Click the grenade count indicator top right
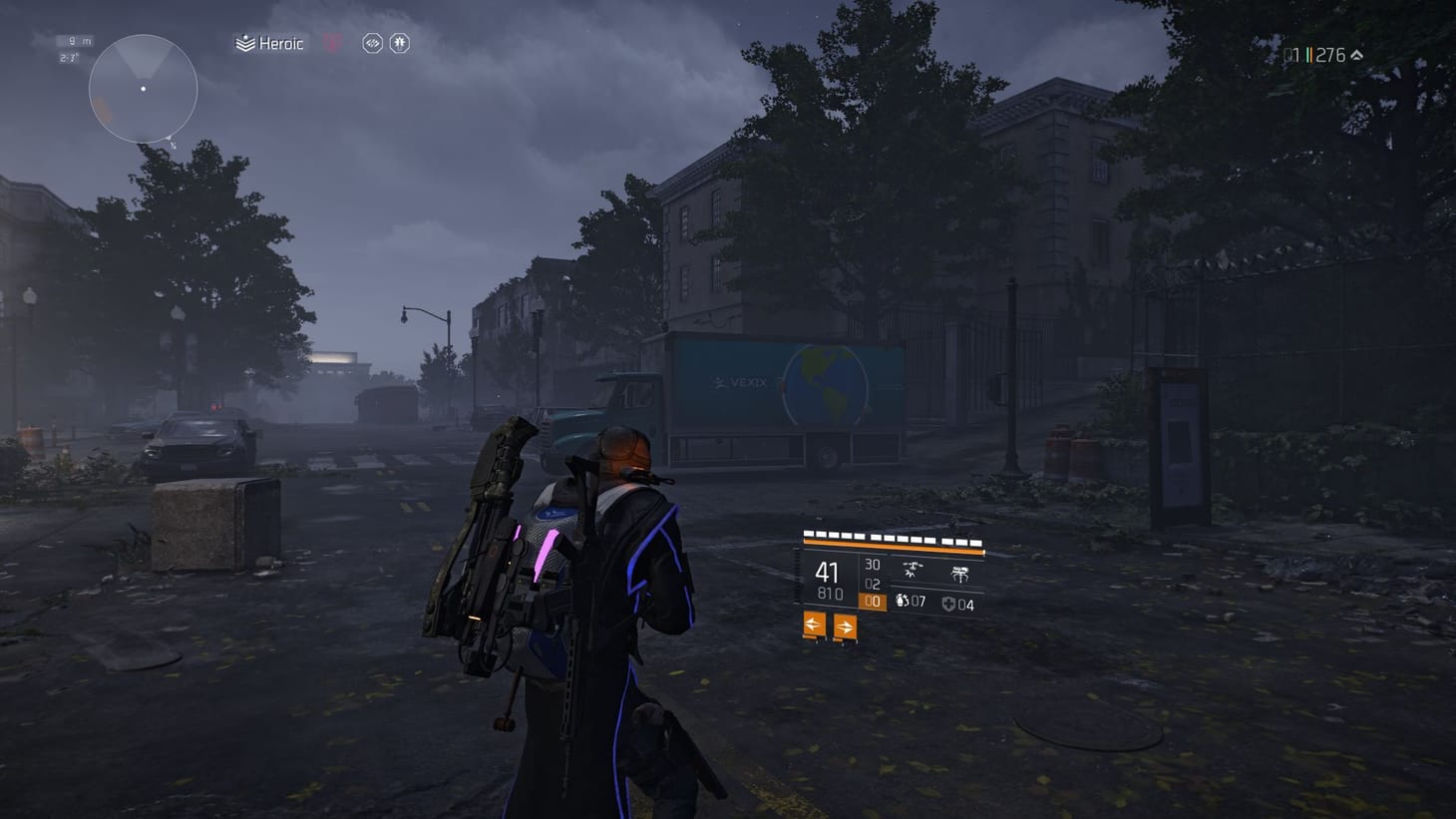 pyautogui.click(x=1290, y=56)
